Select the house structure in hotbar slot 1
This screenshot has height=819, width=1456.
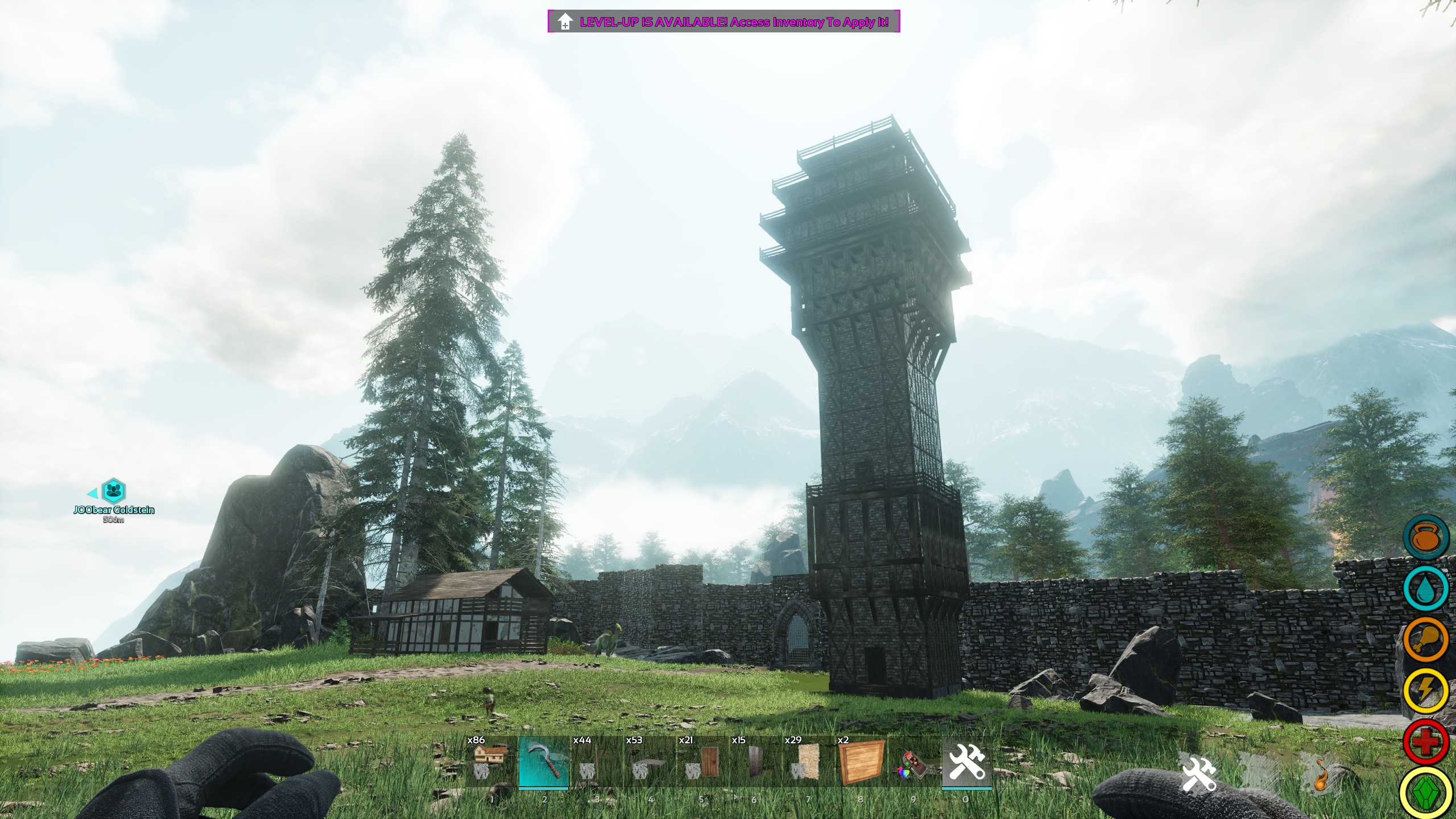point(492,762)
